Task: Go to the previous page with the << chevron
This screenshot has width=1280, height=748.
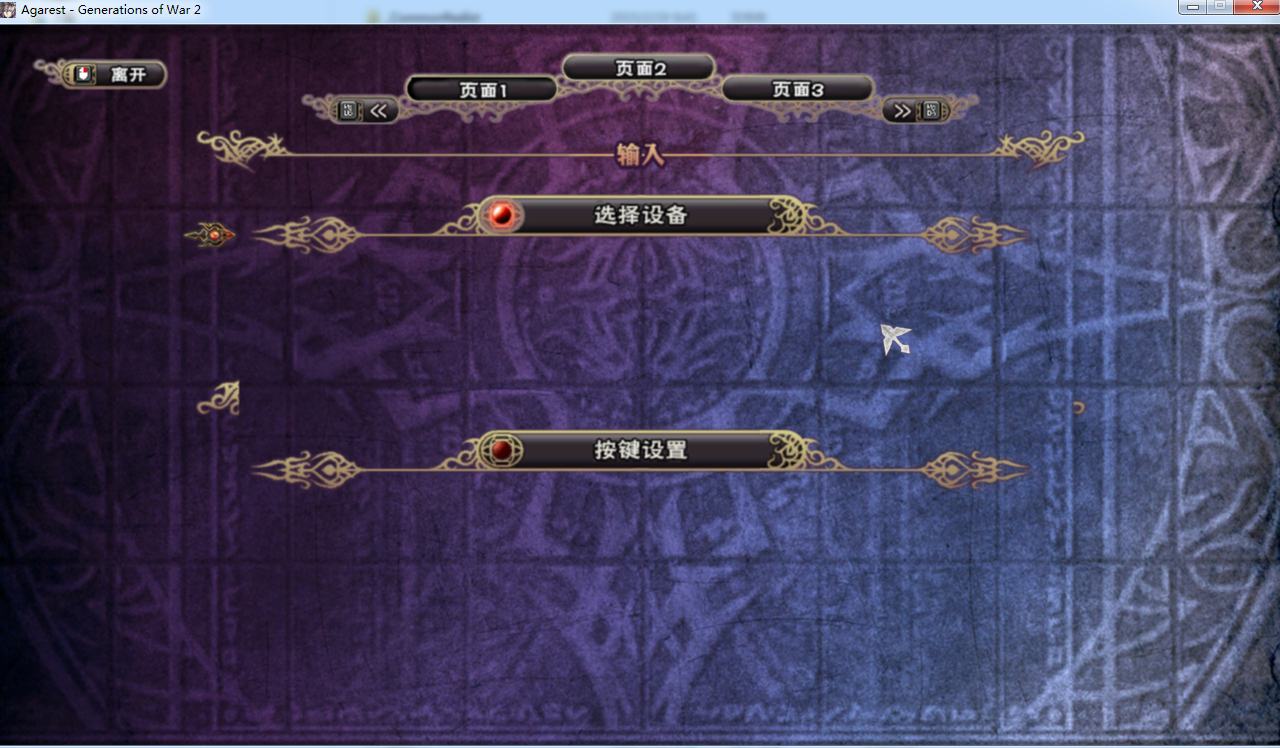Action: (378, 110)
